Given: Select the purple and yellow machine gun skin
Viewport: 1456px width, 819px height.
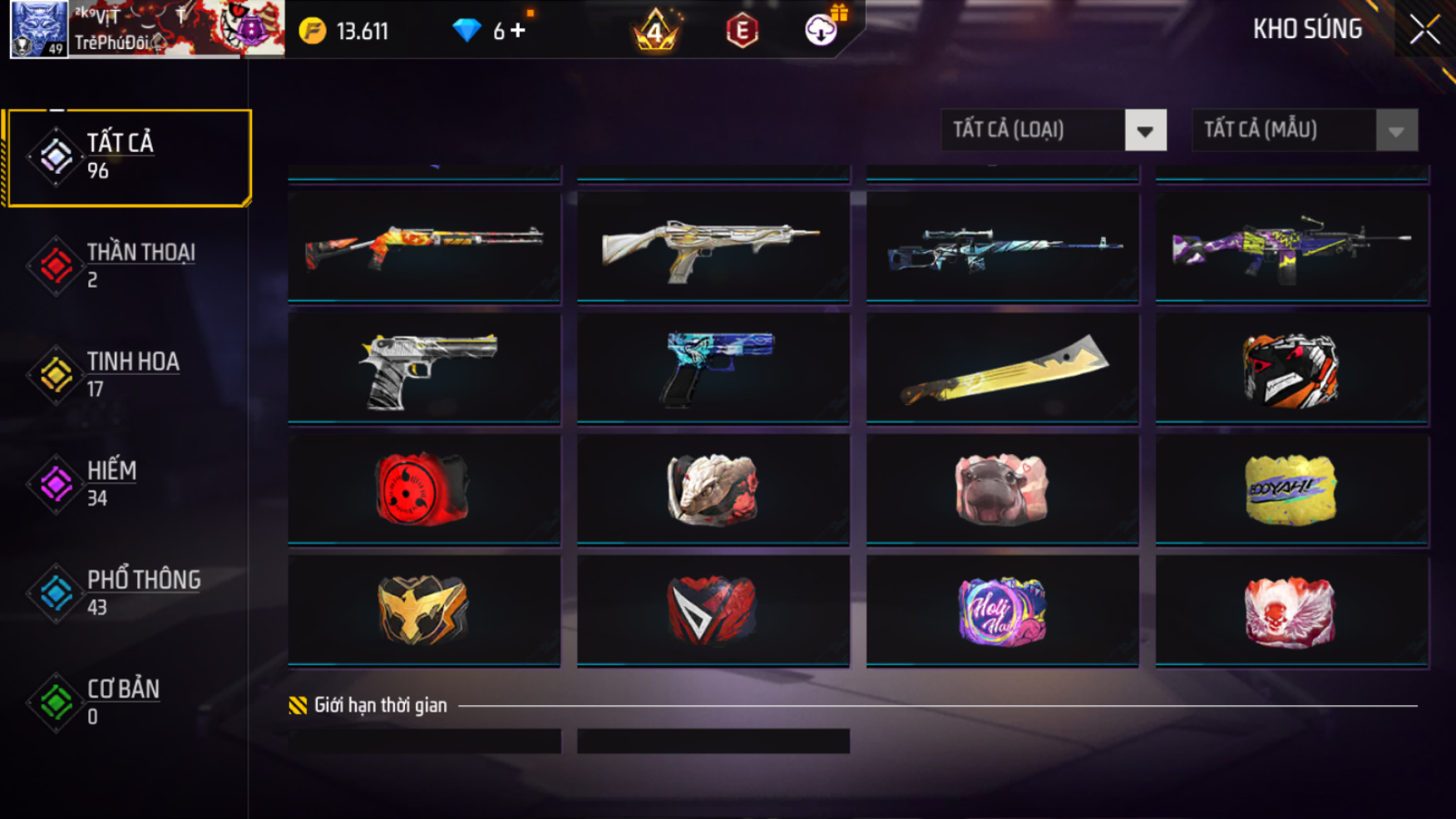Looking at the screenshot, I should 1291,245.
